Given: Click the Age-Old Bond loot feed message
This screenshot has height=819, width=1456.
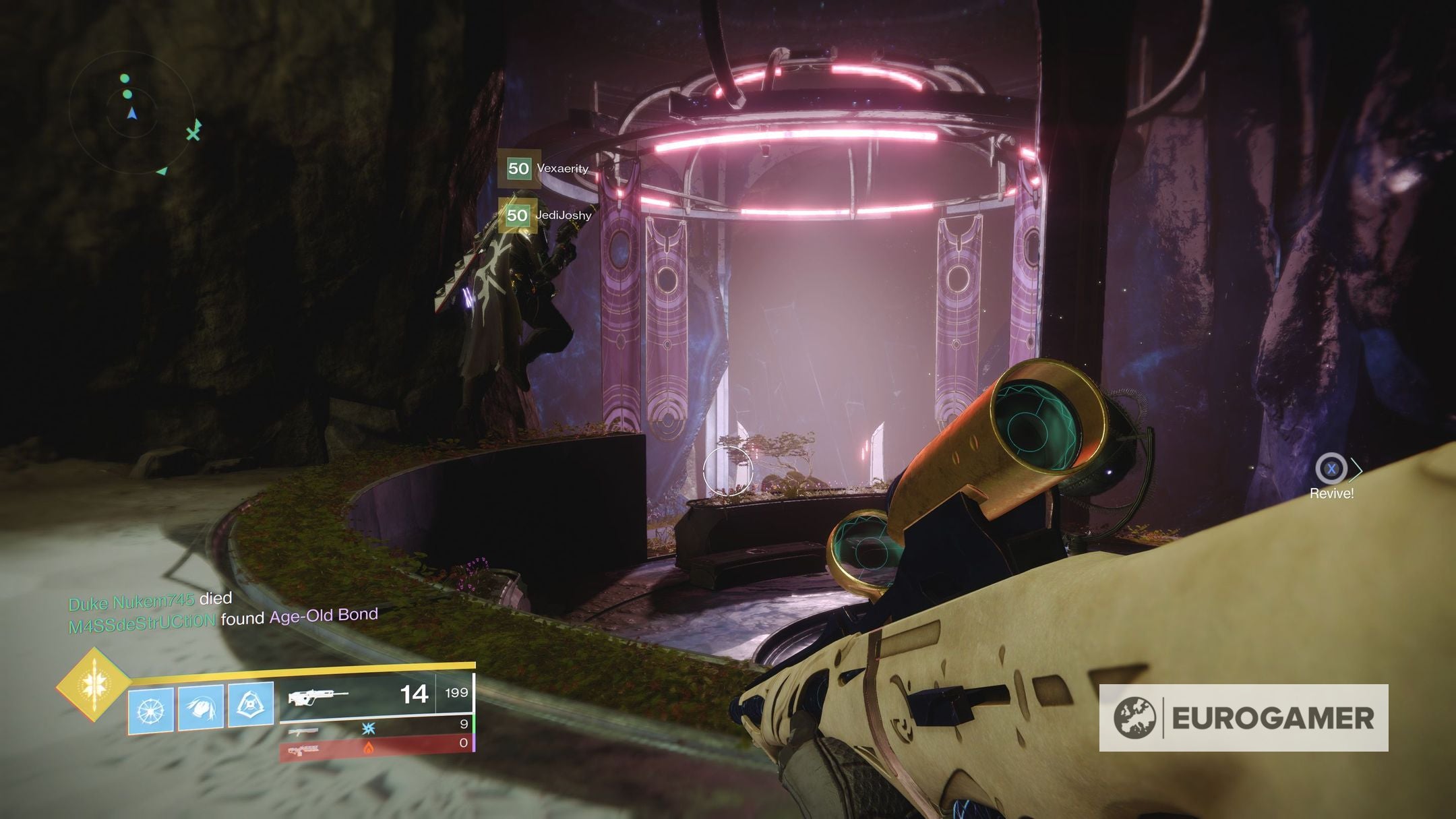Looking at the screenshot, I should pos(223,620).
